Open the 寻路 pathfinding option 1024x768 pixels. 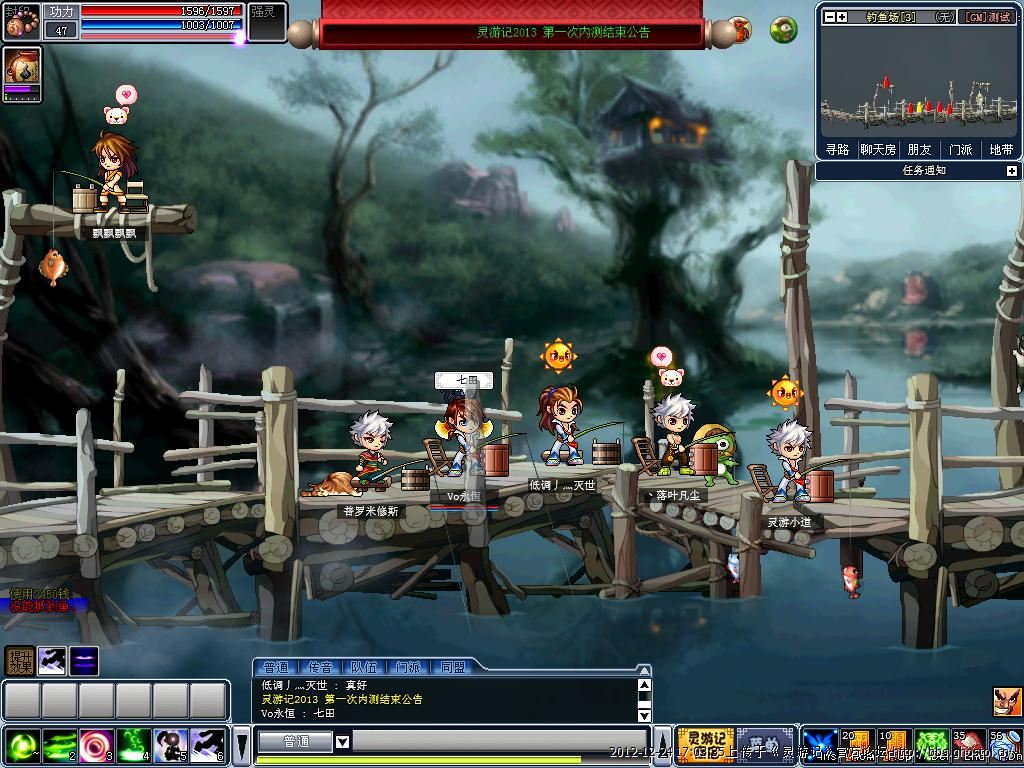click(837, 150)
